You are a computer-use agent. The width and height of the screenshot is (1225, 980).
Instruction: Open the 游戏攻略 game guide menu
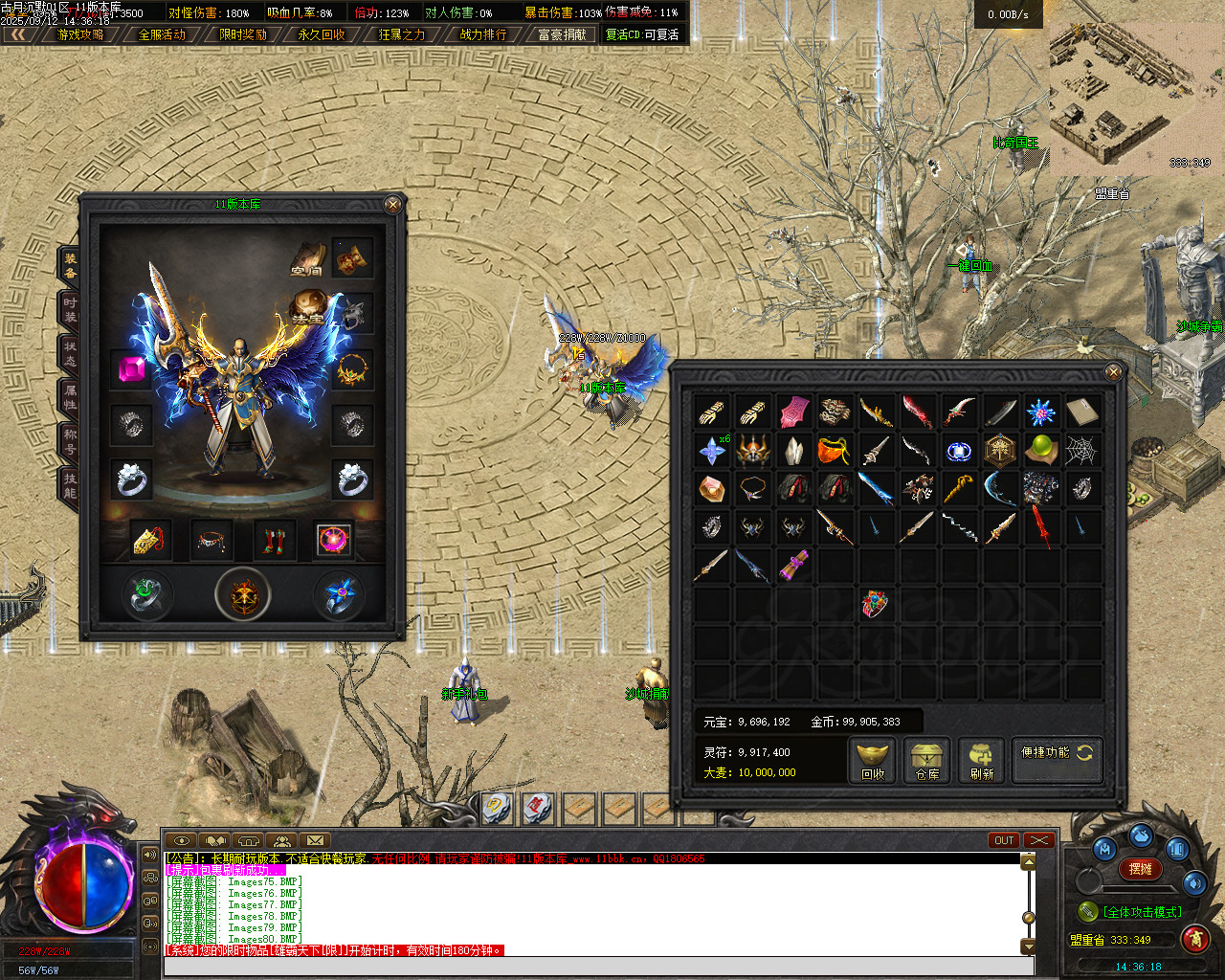pos(80,34)
